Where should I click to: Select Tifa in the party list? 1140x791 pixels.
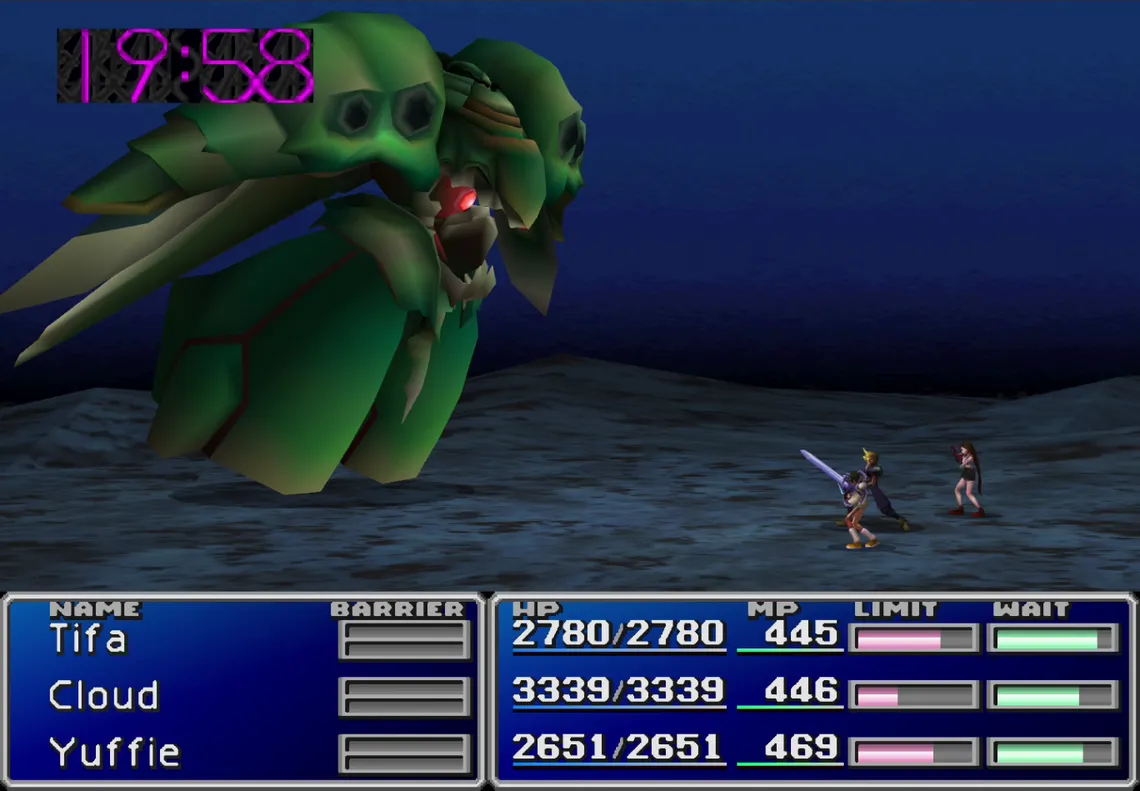click(88, 639)
